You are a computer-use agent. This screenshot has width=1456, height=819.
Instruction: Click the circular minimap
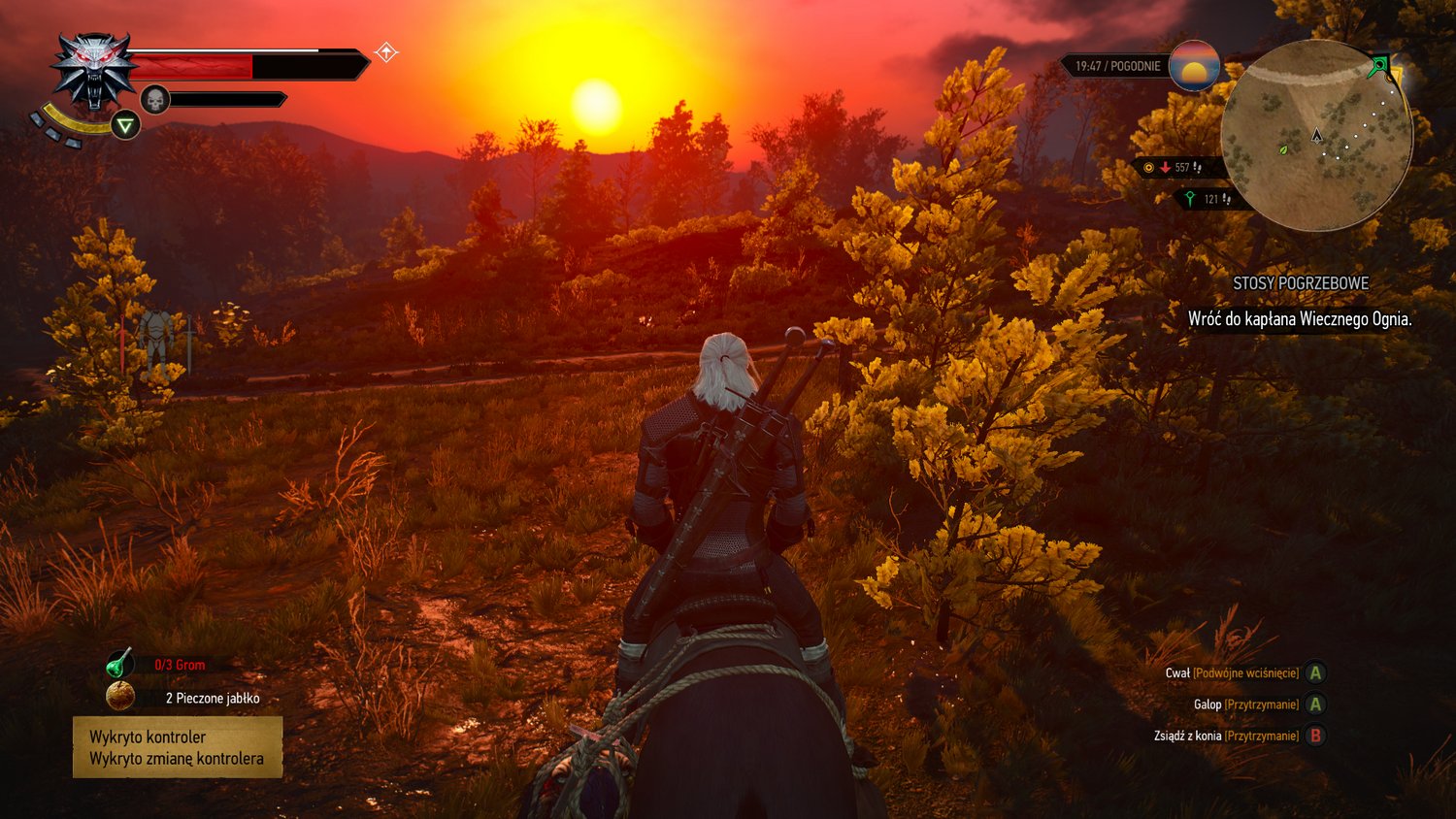[x=1316, y=136]
